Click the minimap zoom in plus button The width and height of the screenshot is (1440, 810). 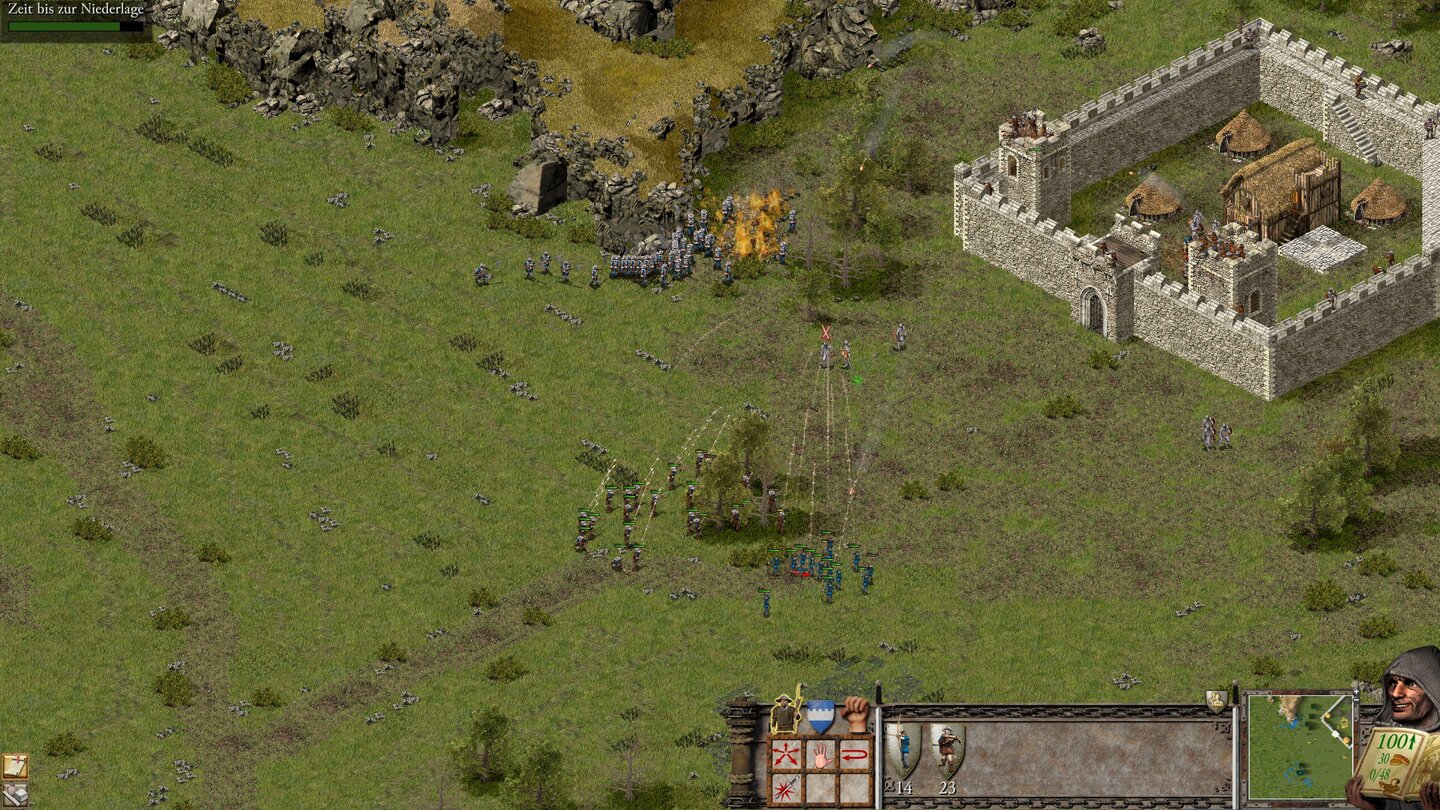pos(1357,691)
